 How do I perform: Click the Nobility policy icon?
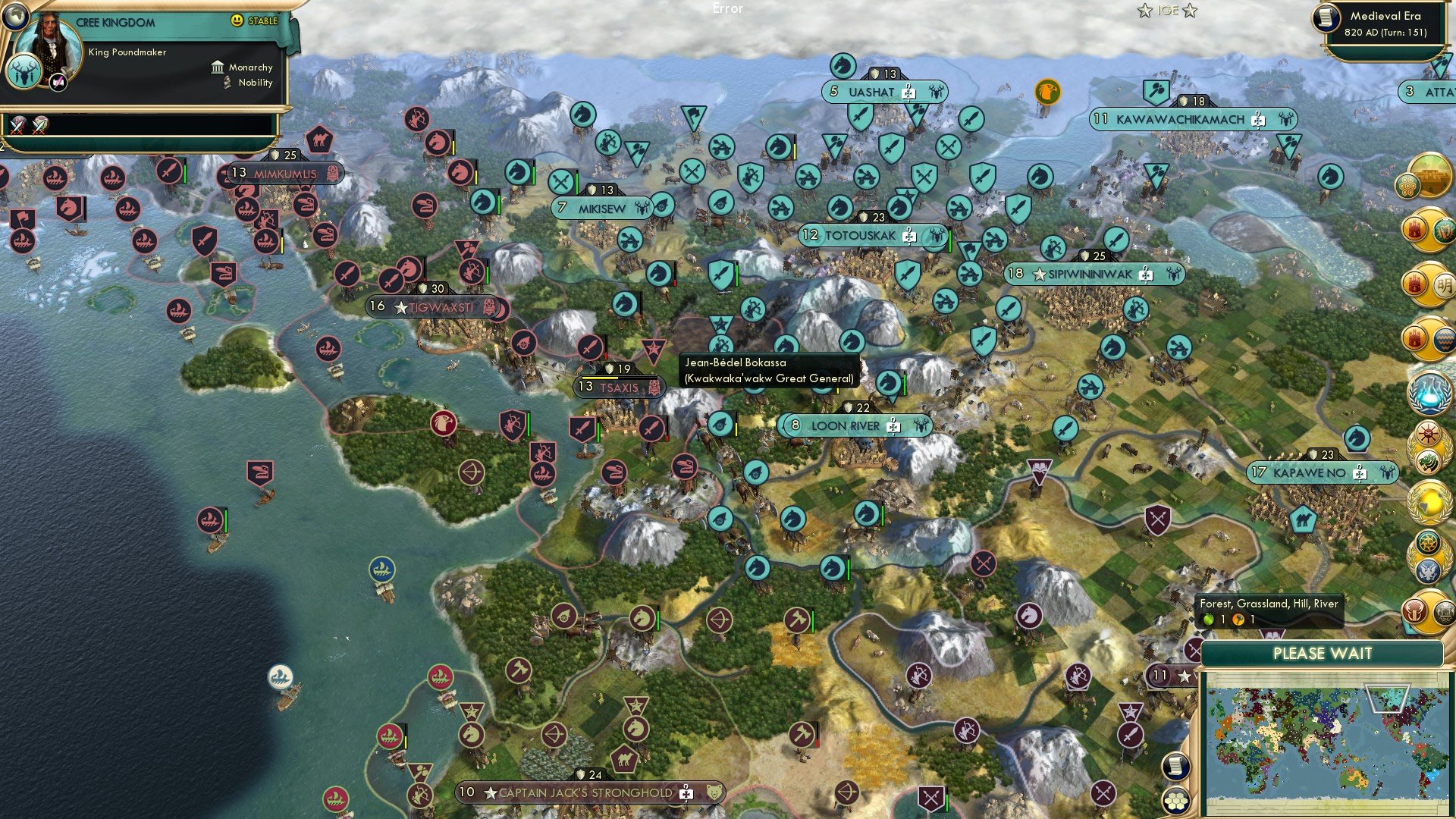pos(225,83)
